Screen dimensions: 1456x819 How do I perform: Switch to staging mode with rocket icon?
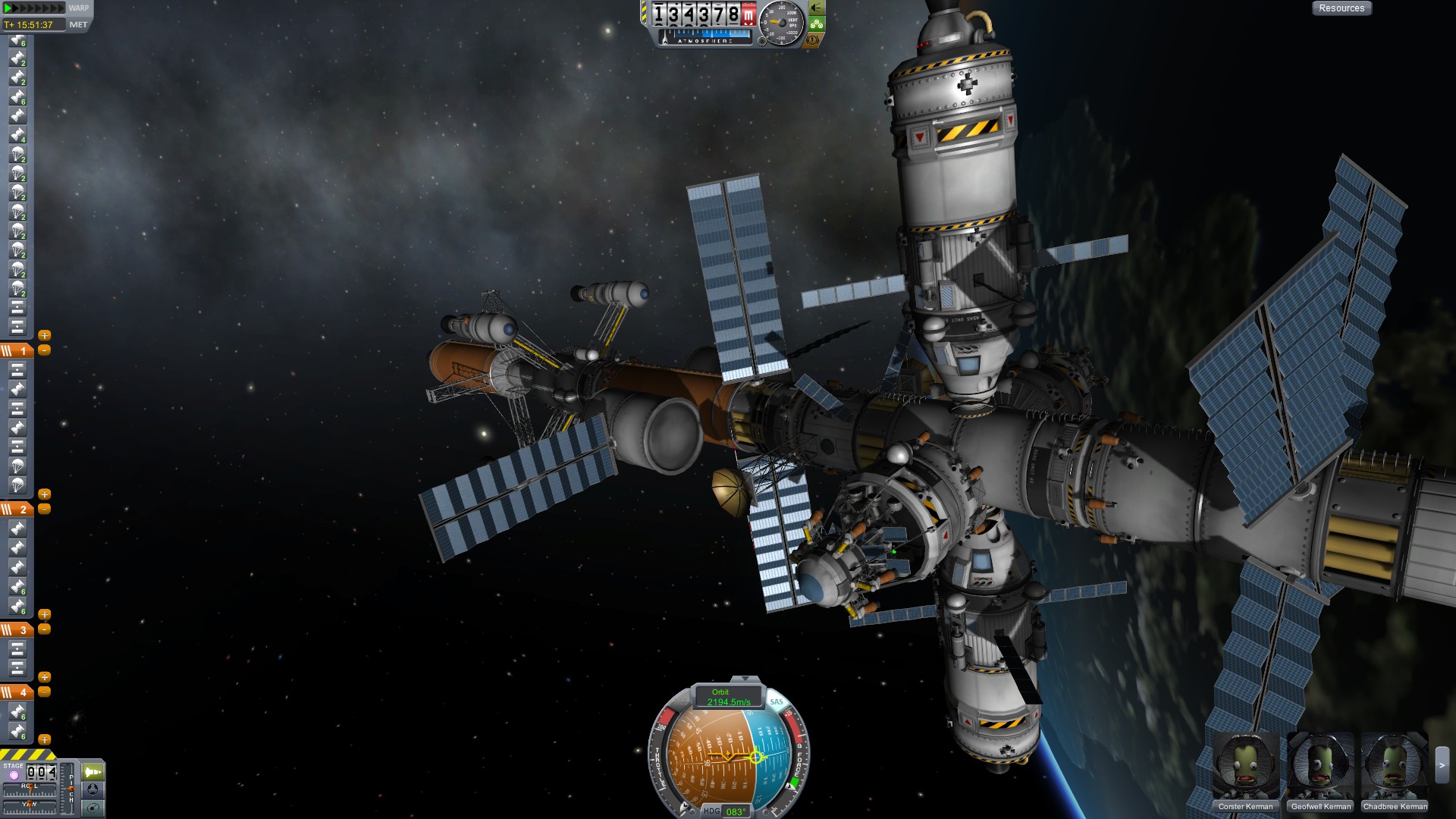point(93,772)
